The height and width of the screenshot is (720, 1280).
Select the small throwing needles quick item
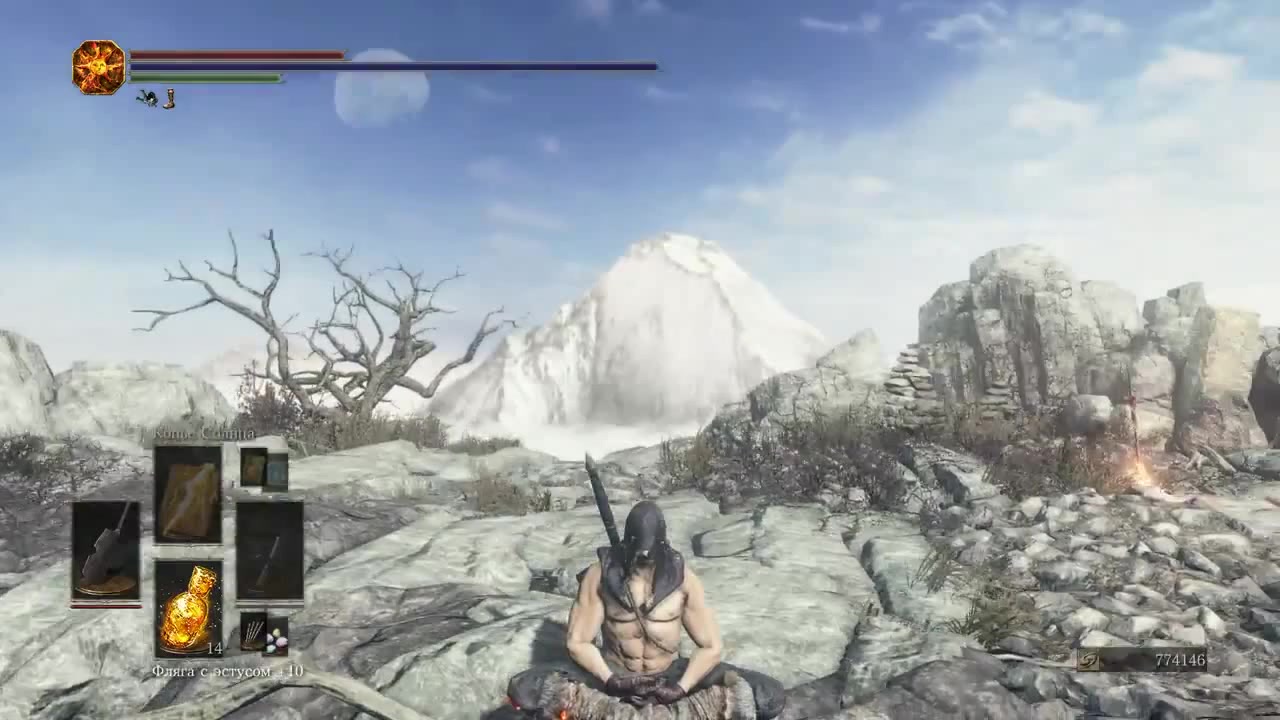[x=253, y=632]
